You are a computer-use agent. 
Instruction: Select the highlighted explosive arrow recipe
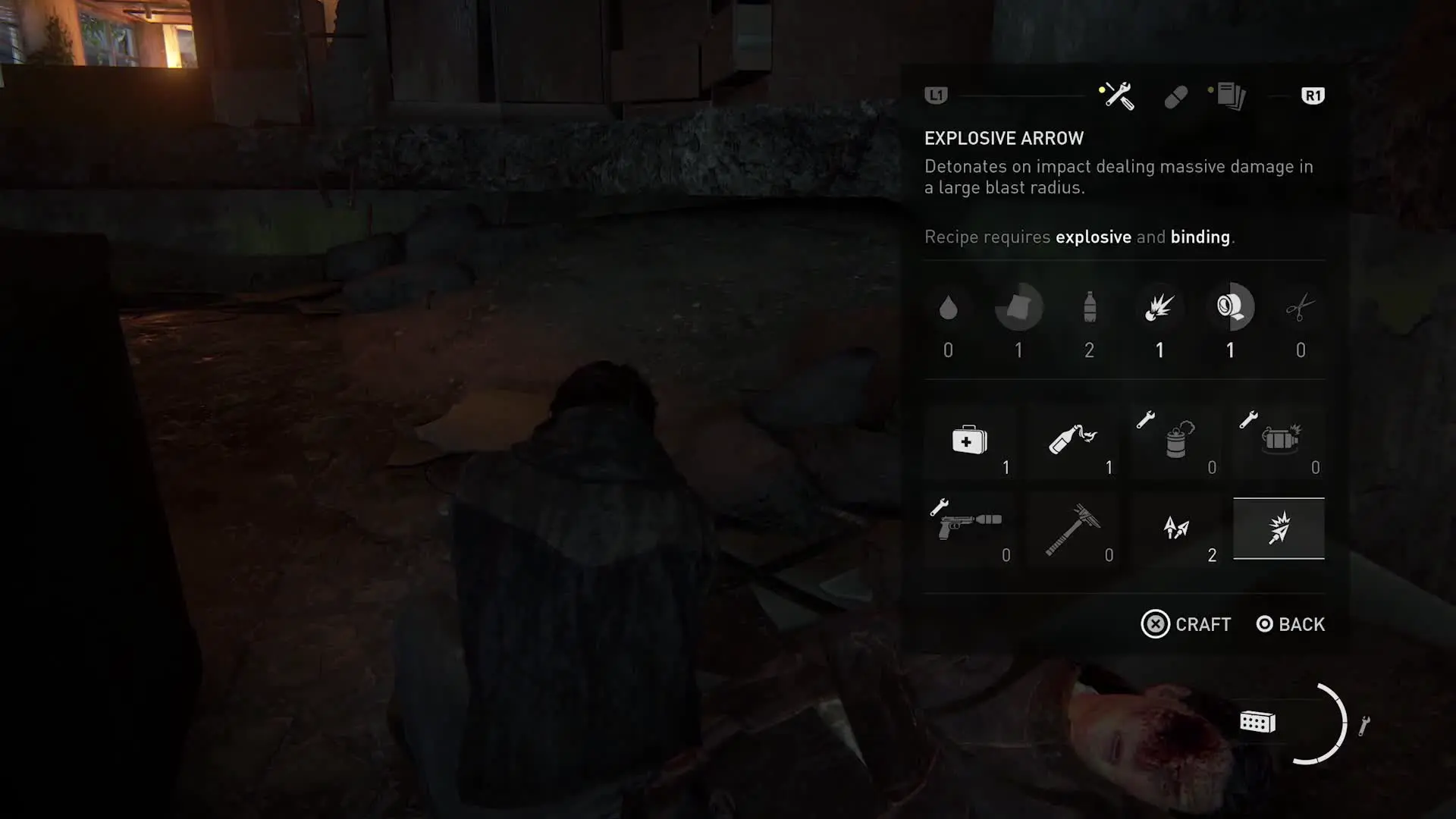(1279, 529)
